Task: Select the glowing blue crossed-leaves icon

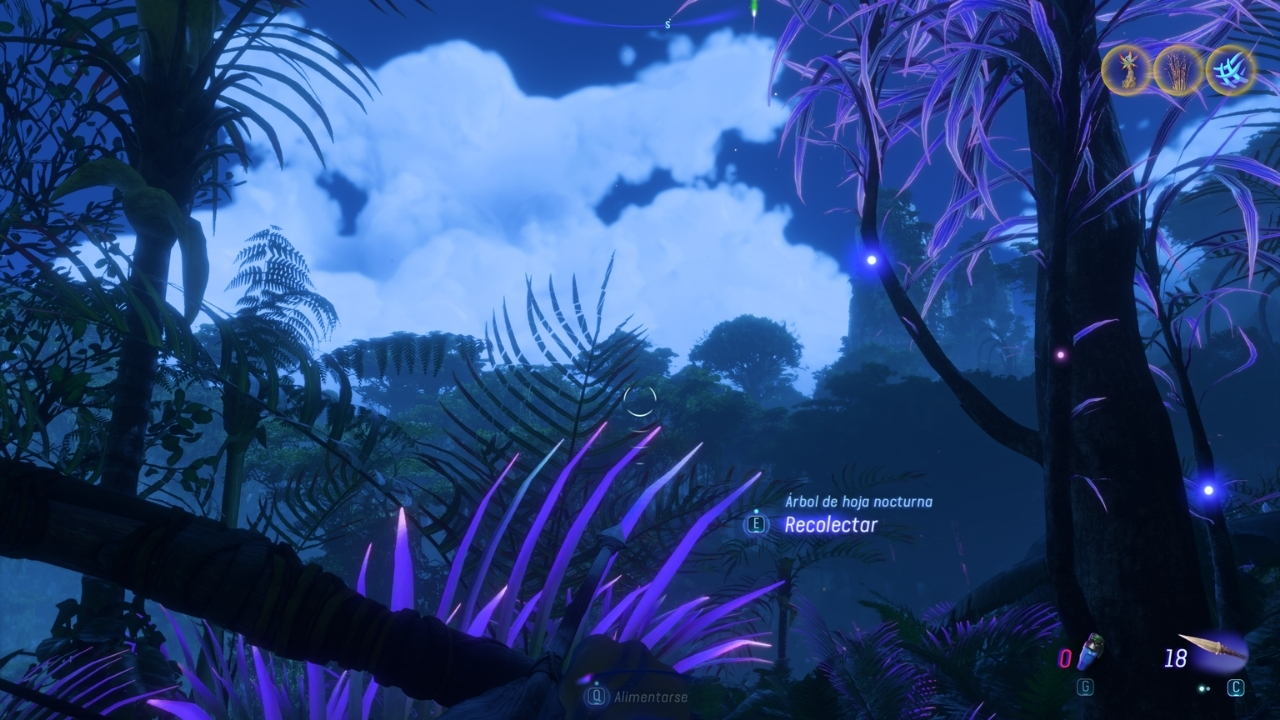Action: click(x=1230, y=70)
